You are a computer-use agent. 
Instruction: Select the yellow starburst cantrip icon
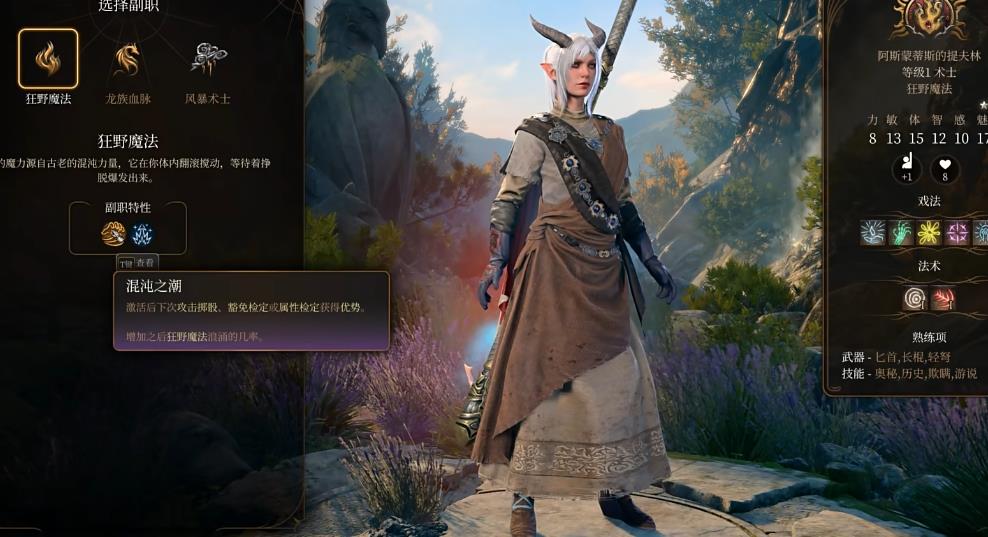[x=930, y=233]
